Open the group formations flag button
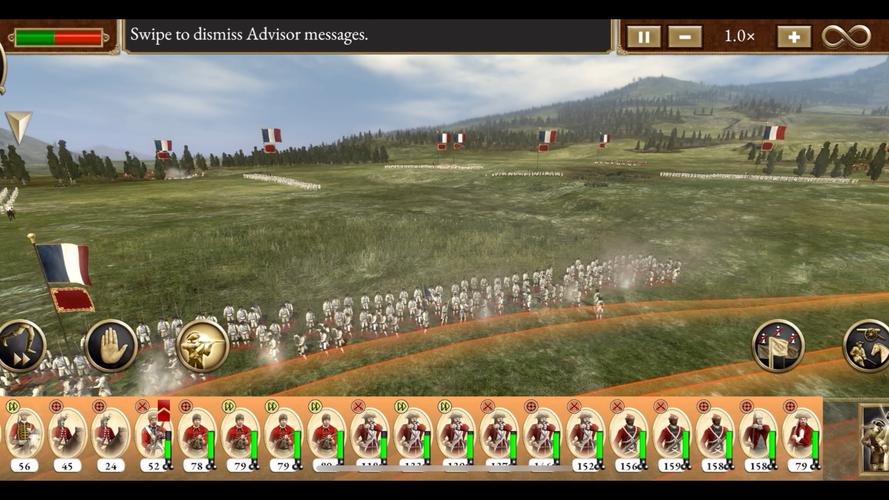 [778, 346]
